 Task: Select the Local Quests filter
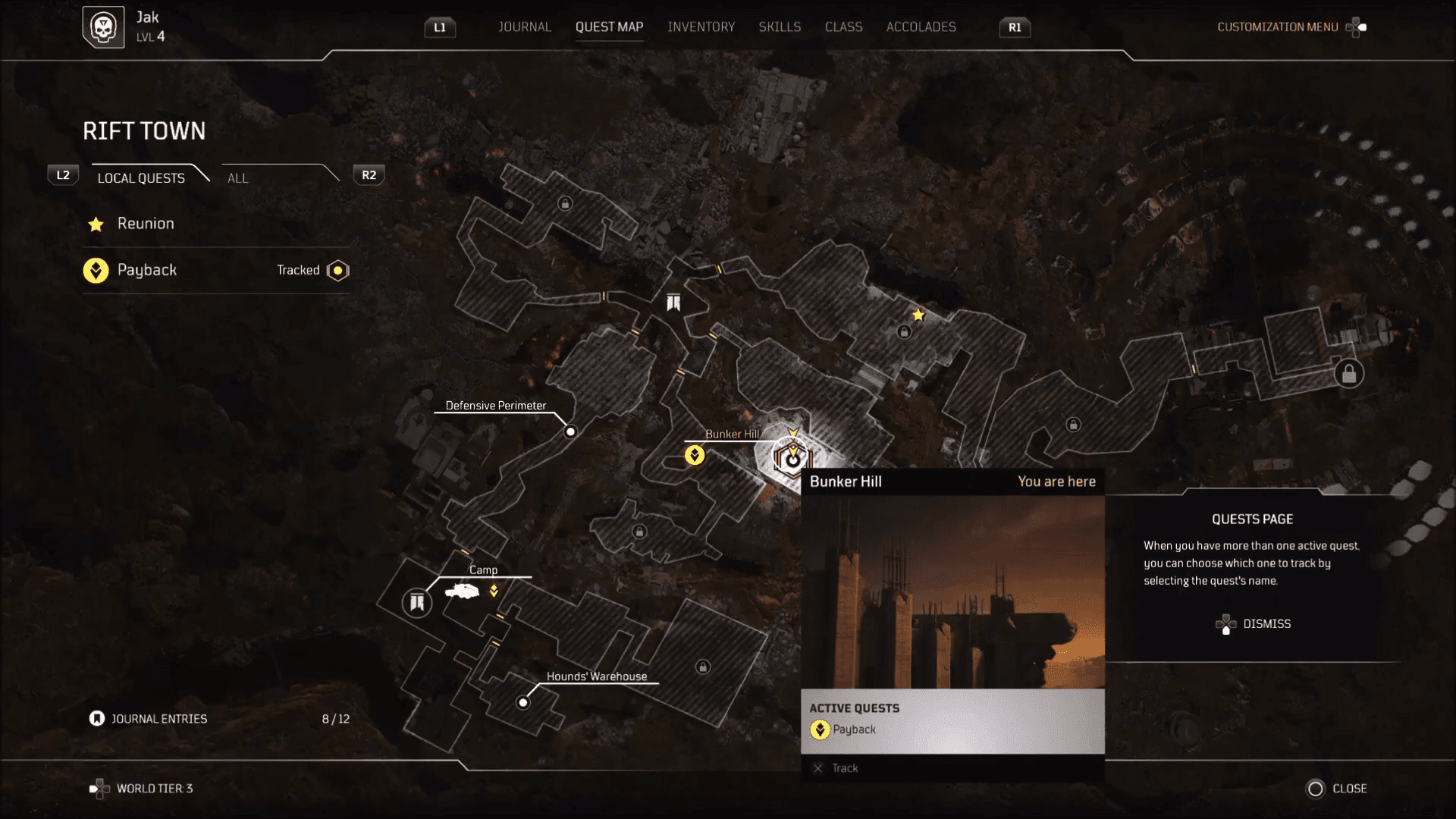140,178
